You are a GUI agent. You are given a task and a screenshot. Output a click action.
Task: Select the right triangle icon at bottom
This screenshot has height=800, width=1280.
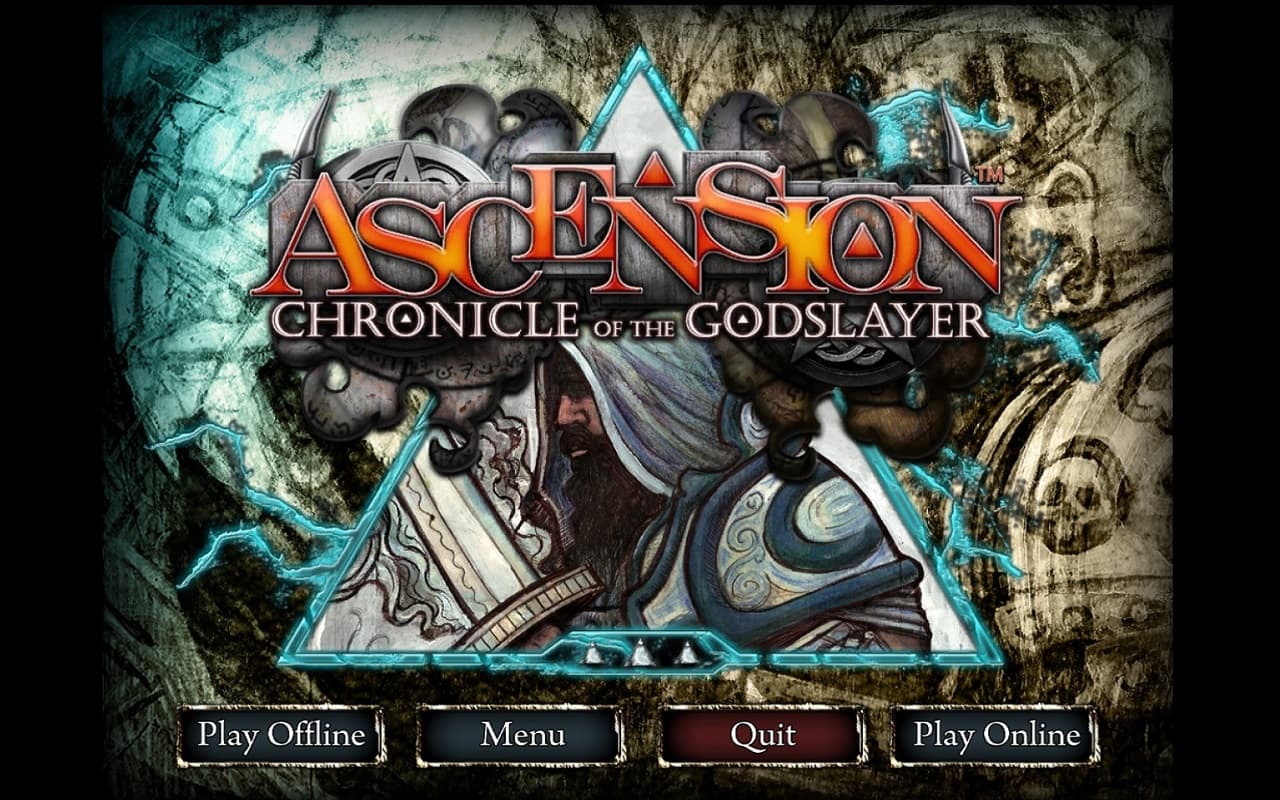tap(686, 652)
